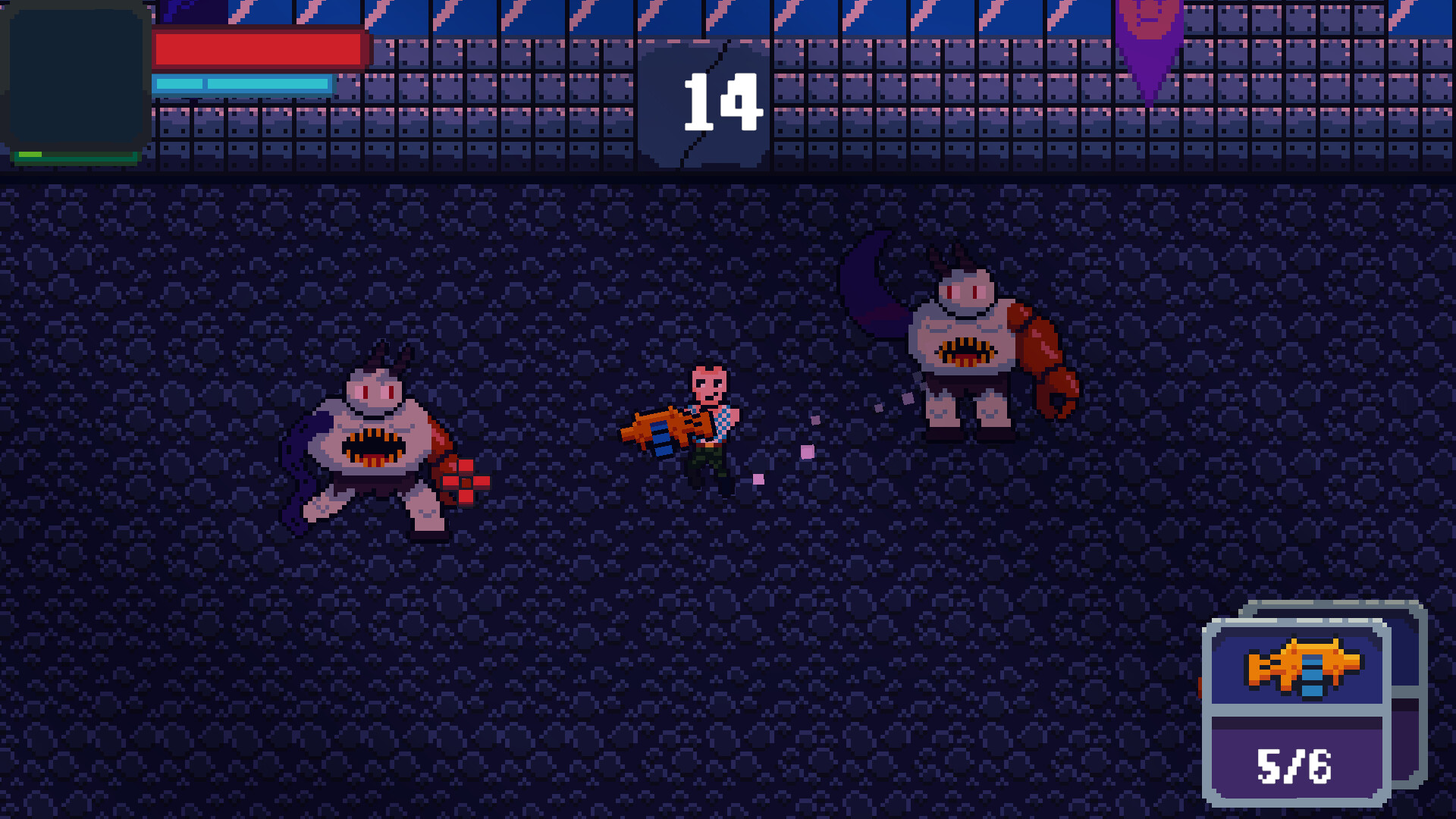Click the wave counter sign showing 14
This screenshot has width=1456, height=819.
(x=701, y=102)
